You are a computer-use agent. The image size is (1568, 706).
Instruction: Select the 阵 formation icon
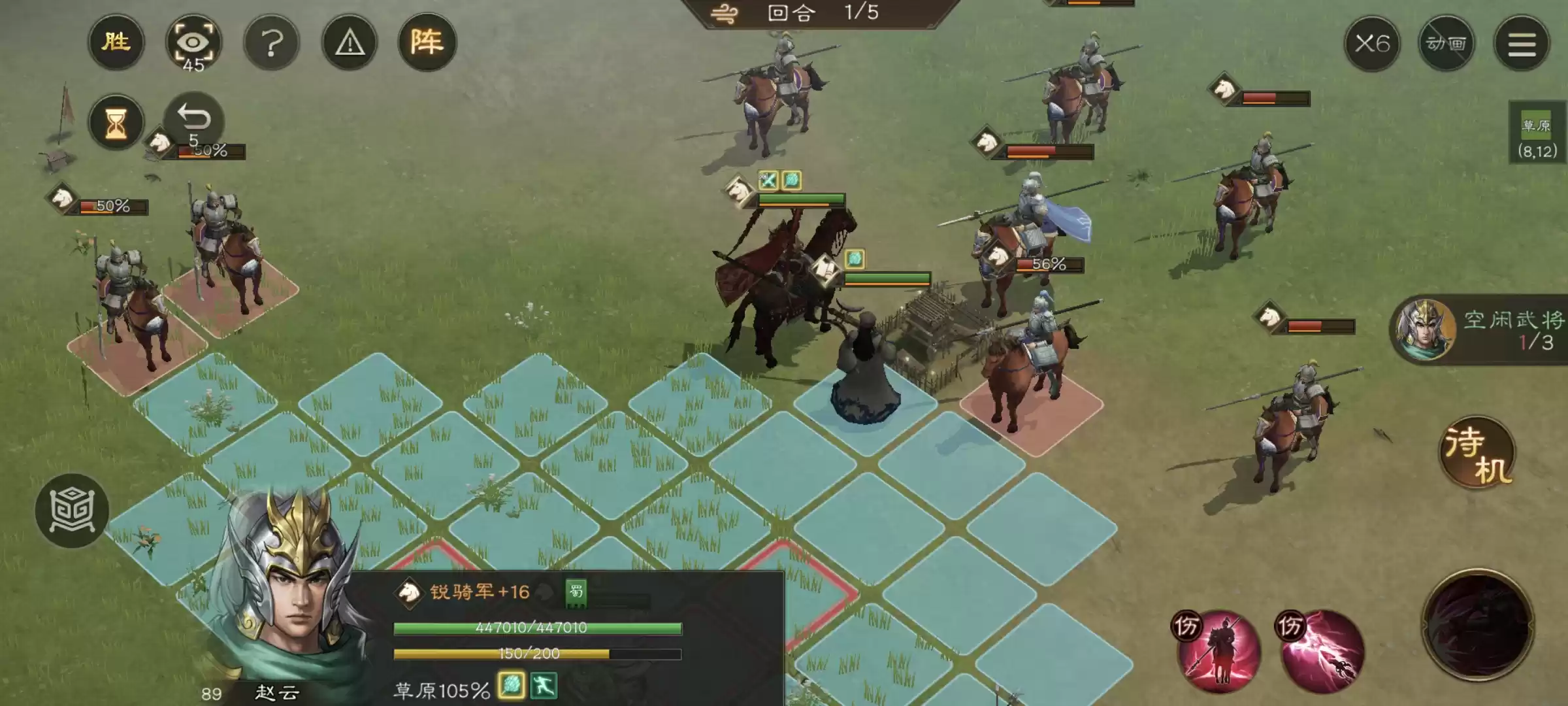tap(429, 41)
